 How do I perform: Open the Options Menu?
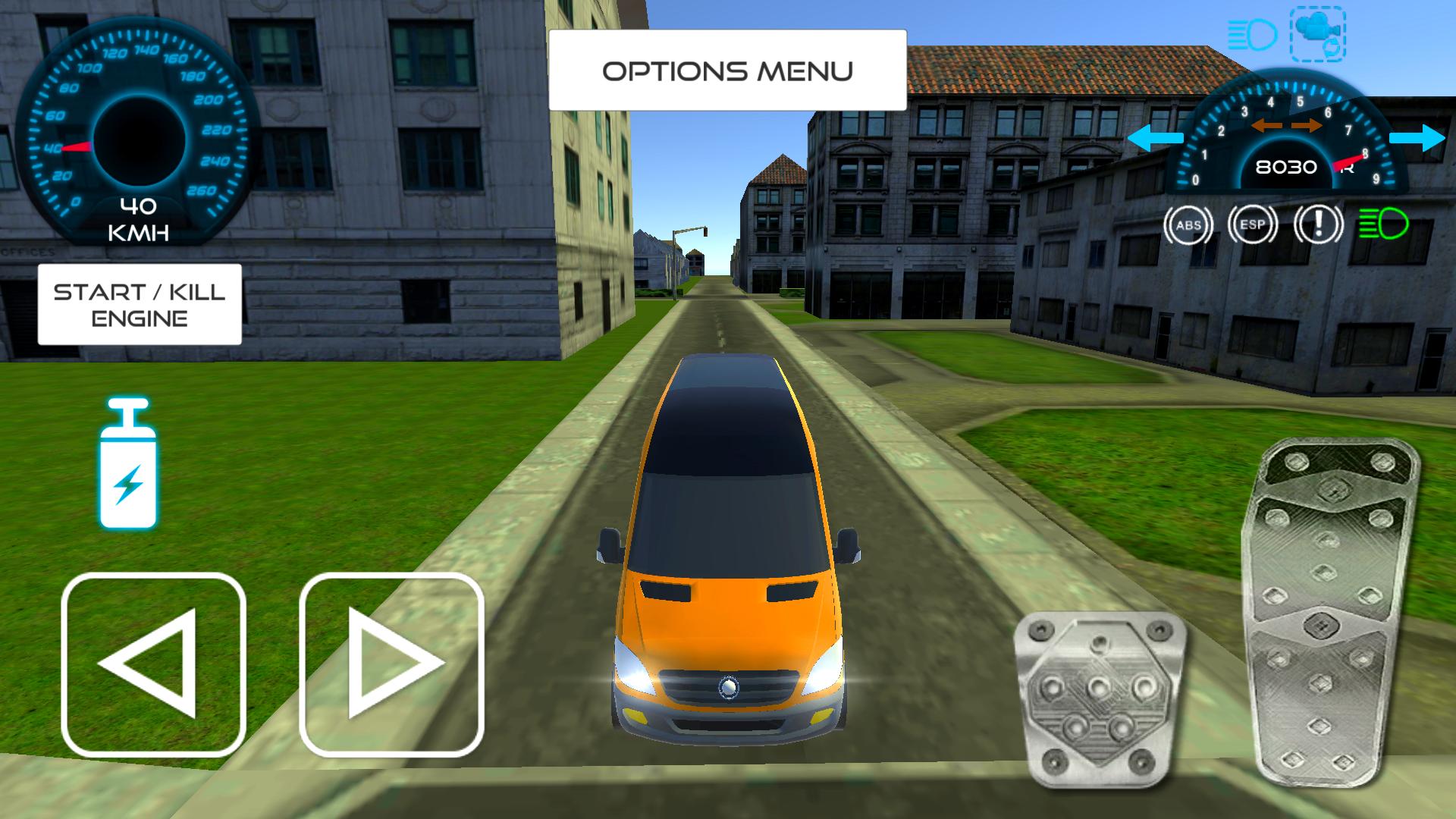point(726,71)
